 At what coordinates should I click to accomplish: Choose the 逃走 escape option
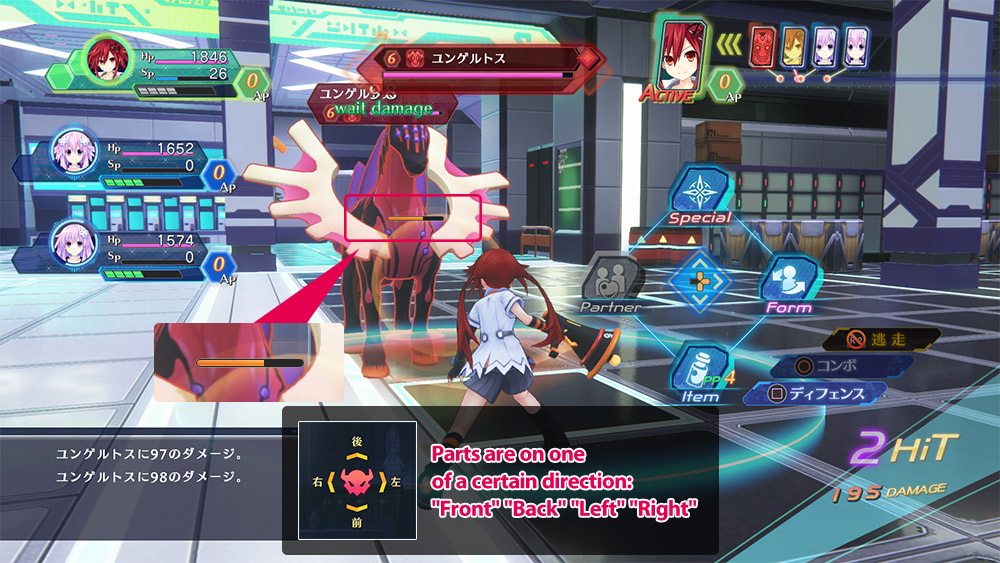(884, 339)
